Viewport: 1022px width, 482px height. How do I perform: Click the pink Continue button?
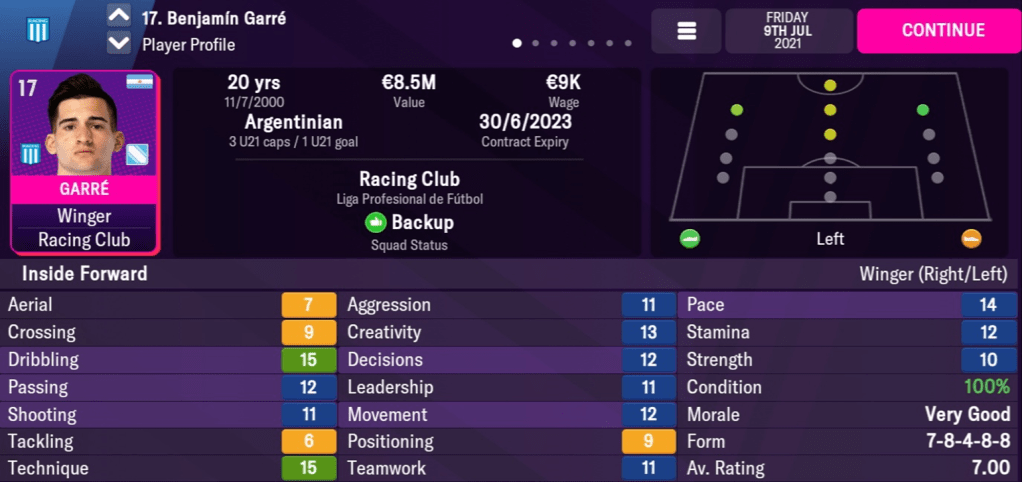pyautogui.click(x=942, y=30)
